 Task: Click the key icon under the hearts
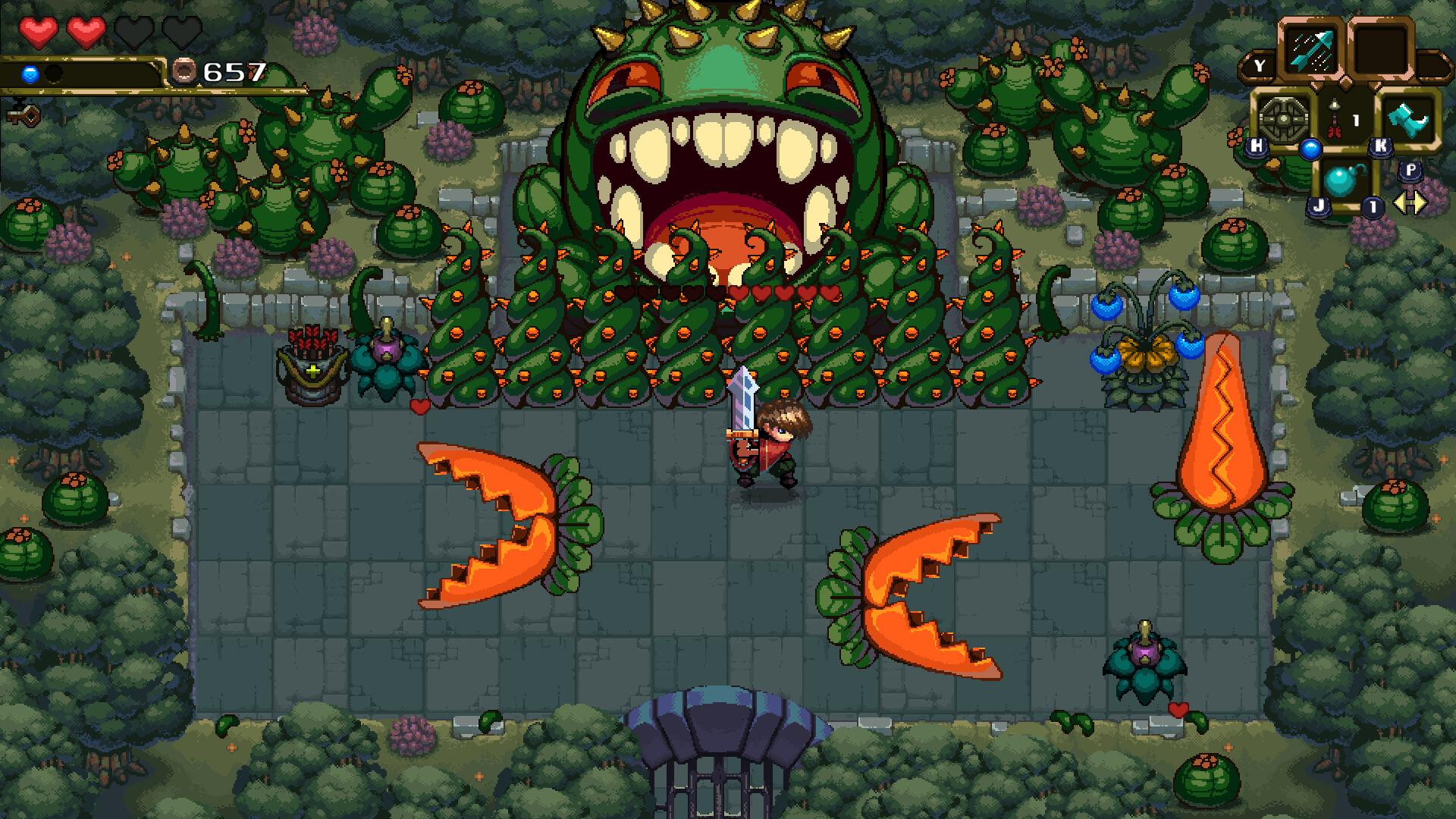tap(25, 115)
